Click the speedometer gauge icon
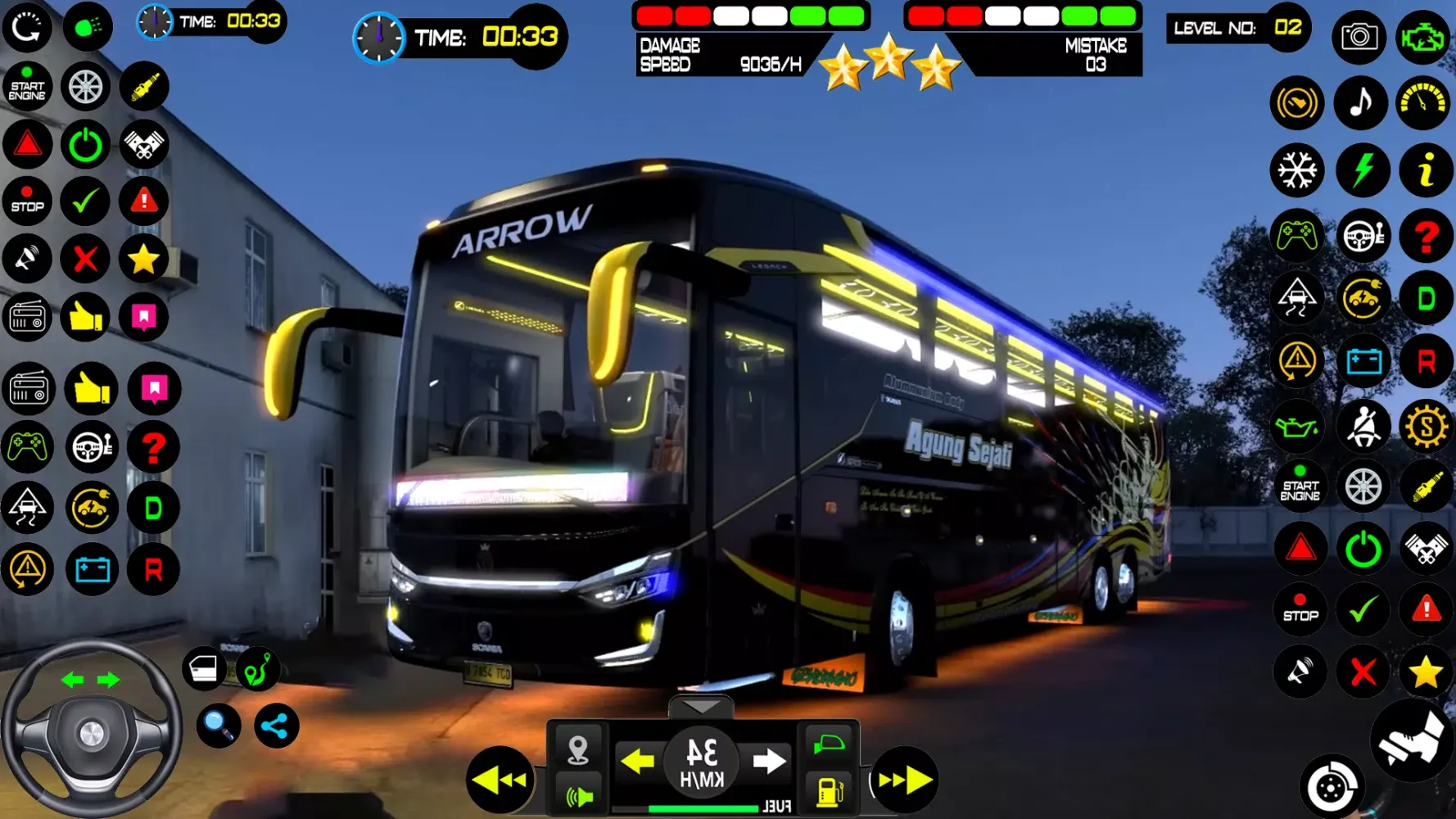 tap(1425, 102)
